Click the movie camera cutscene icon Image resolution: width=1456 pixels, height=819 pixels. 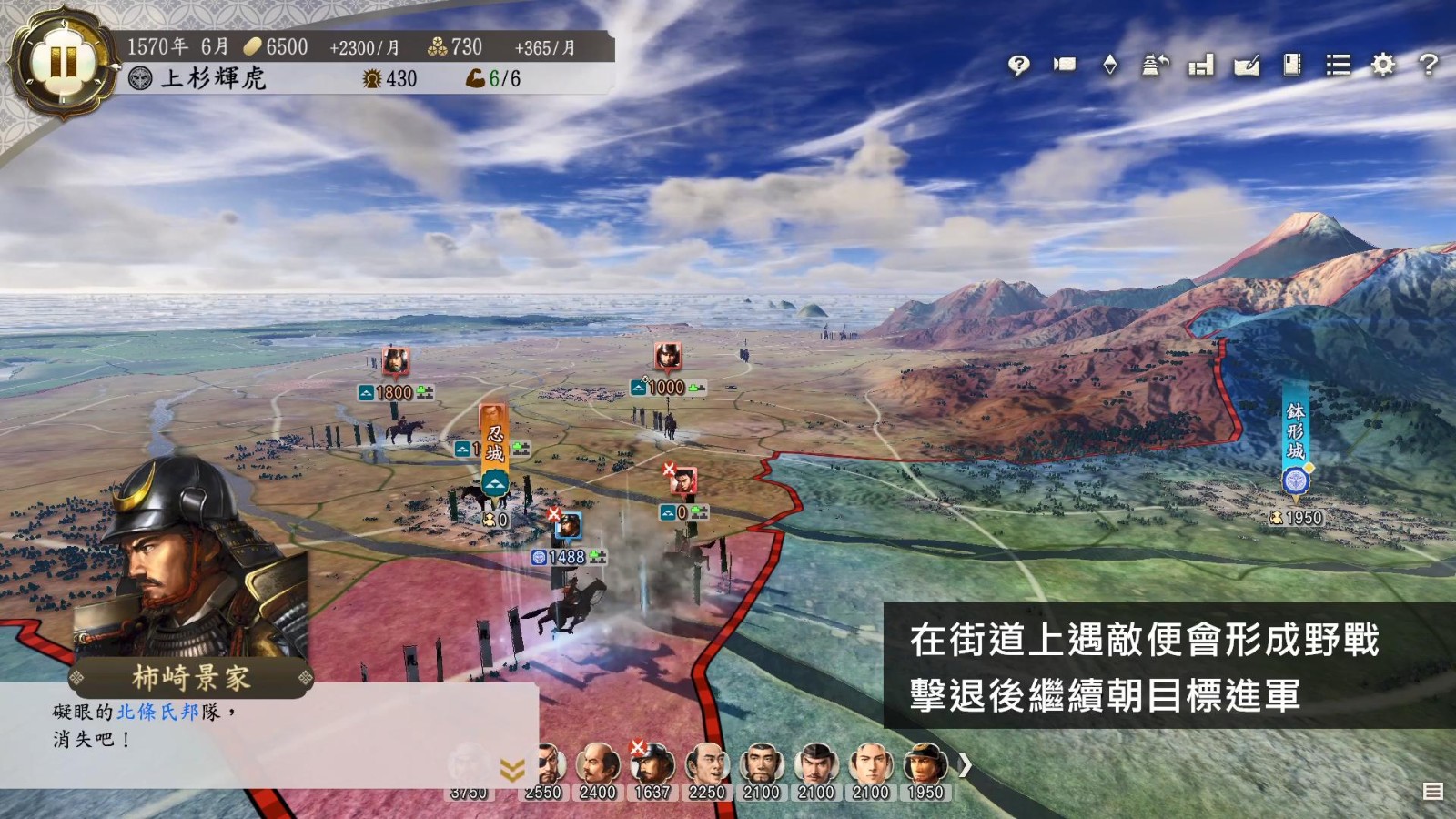1067,66
